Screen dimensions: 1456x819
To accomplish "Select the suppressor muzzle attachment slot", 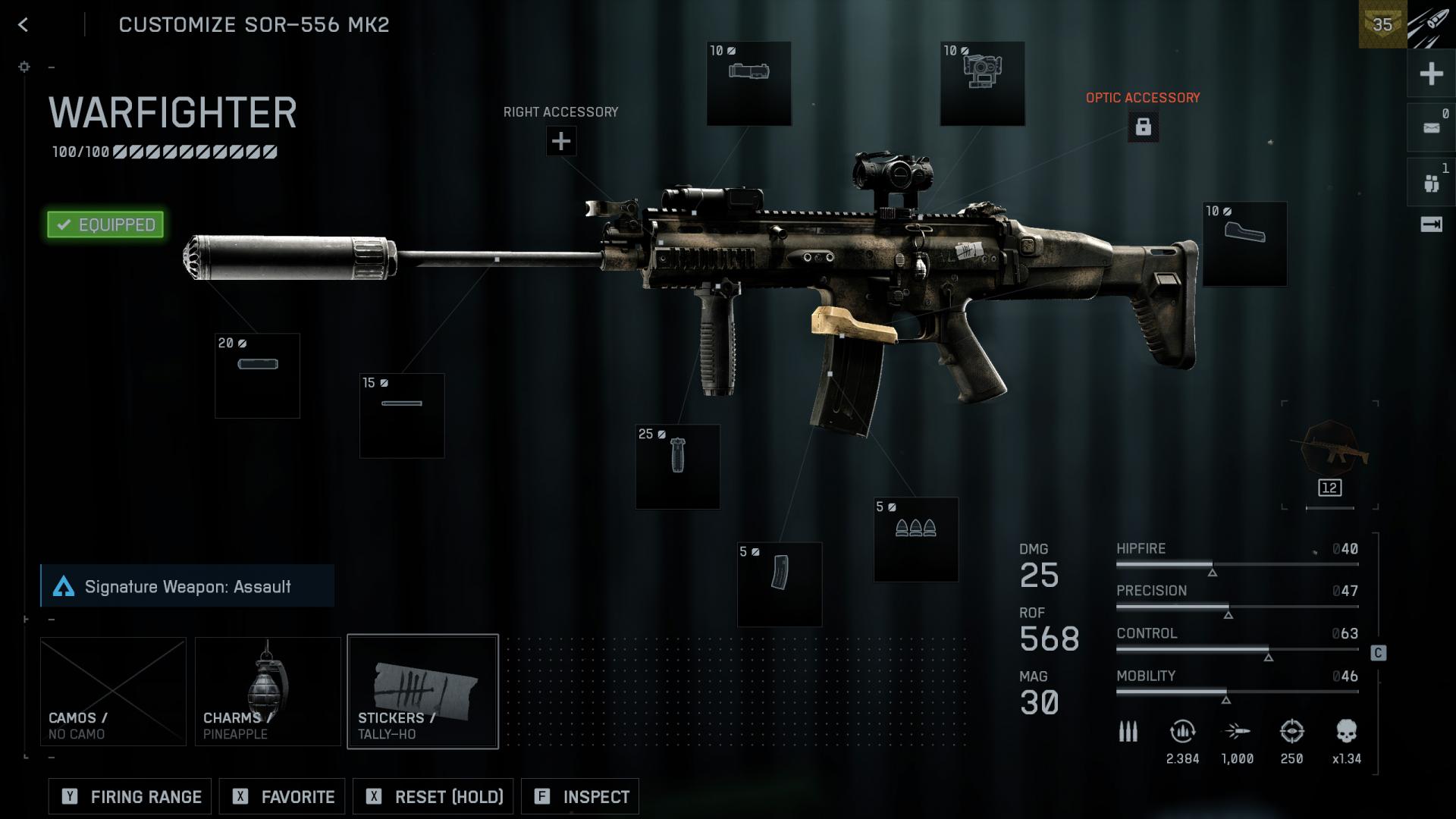I will 257,375.
